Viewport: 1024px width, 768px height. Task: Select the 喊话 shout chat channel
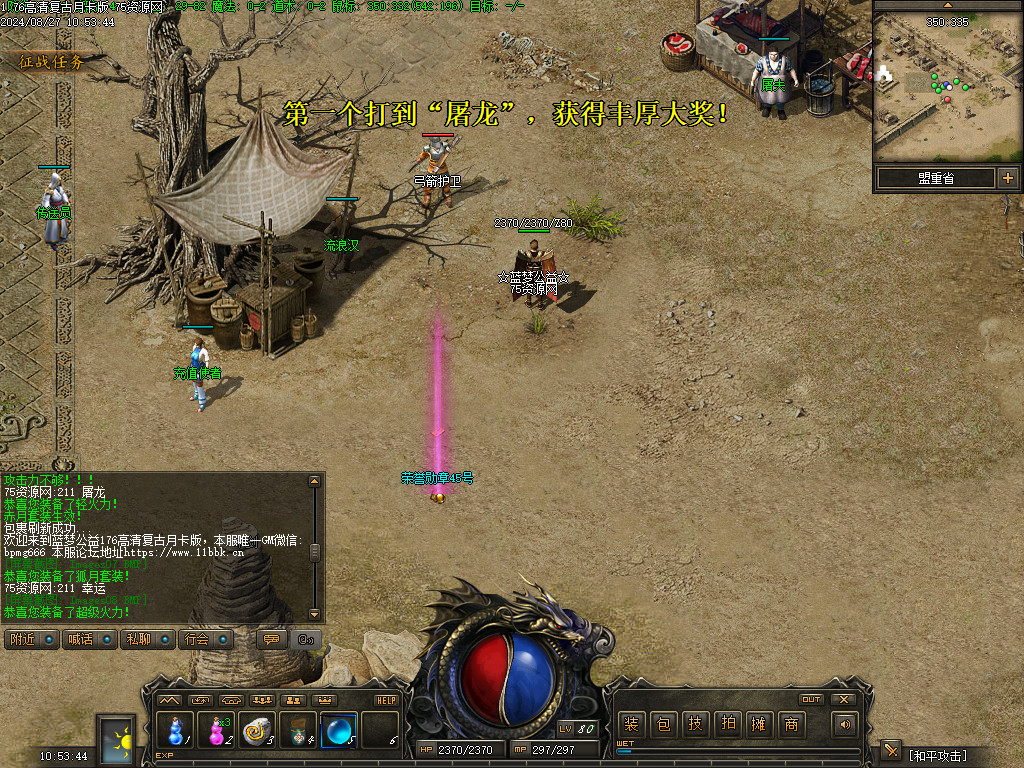tap(88, 639)
